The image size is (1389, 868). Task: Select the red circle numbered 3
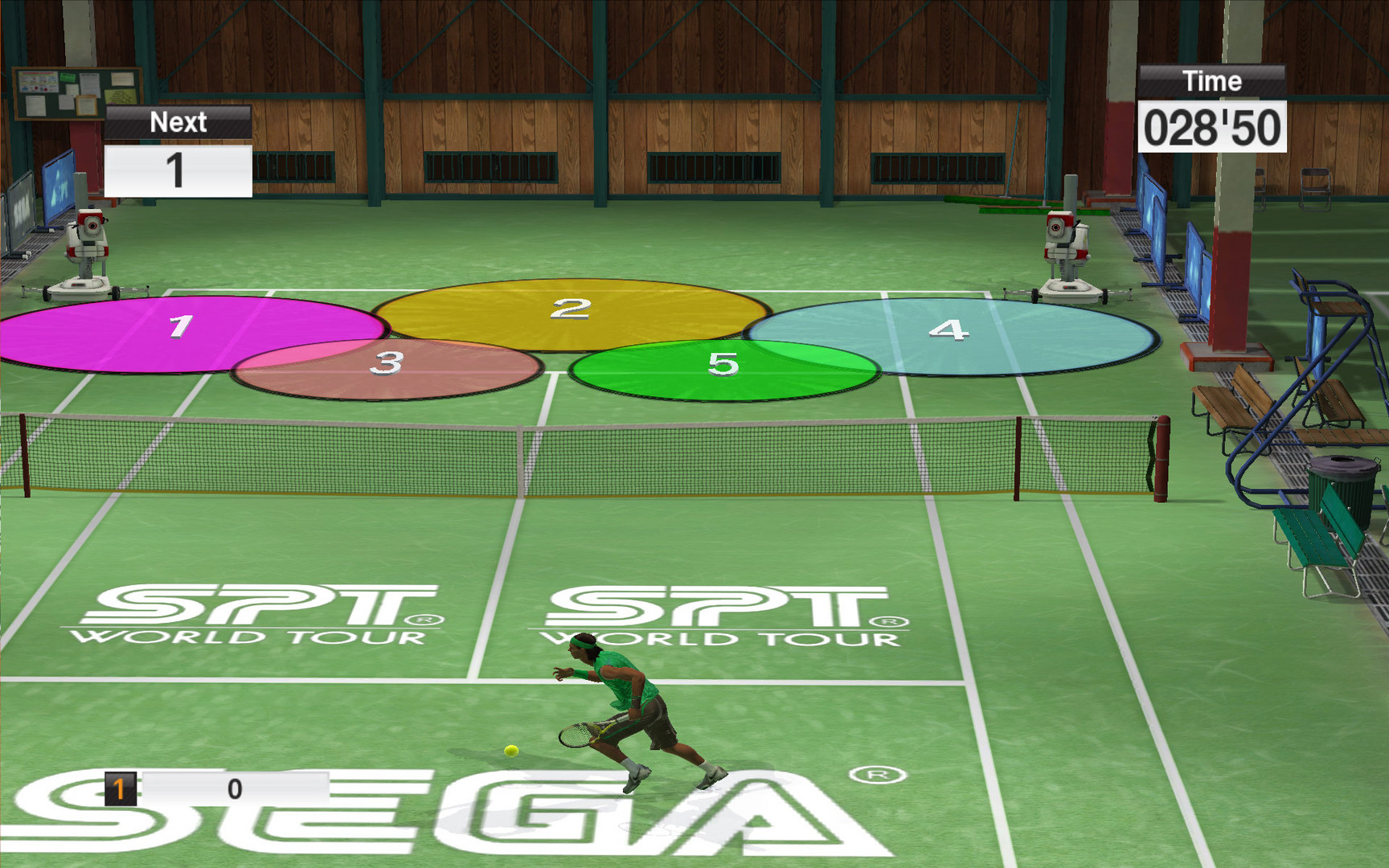click(x=388, y=366)
